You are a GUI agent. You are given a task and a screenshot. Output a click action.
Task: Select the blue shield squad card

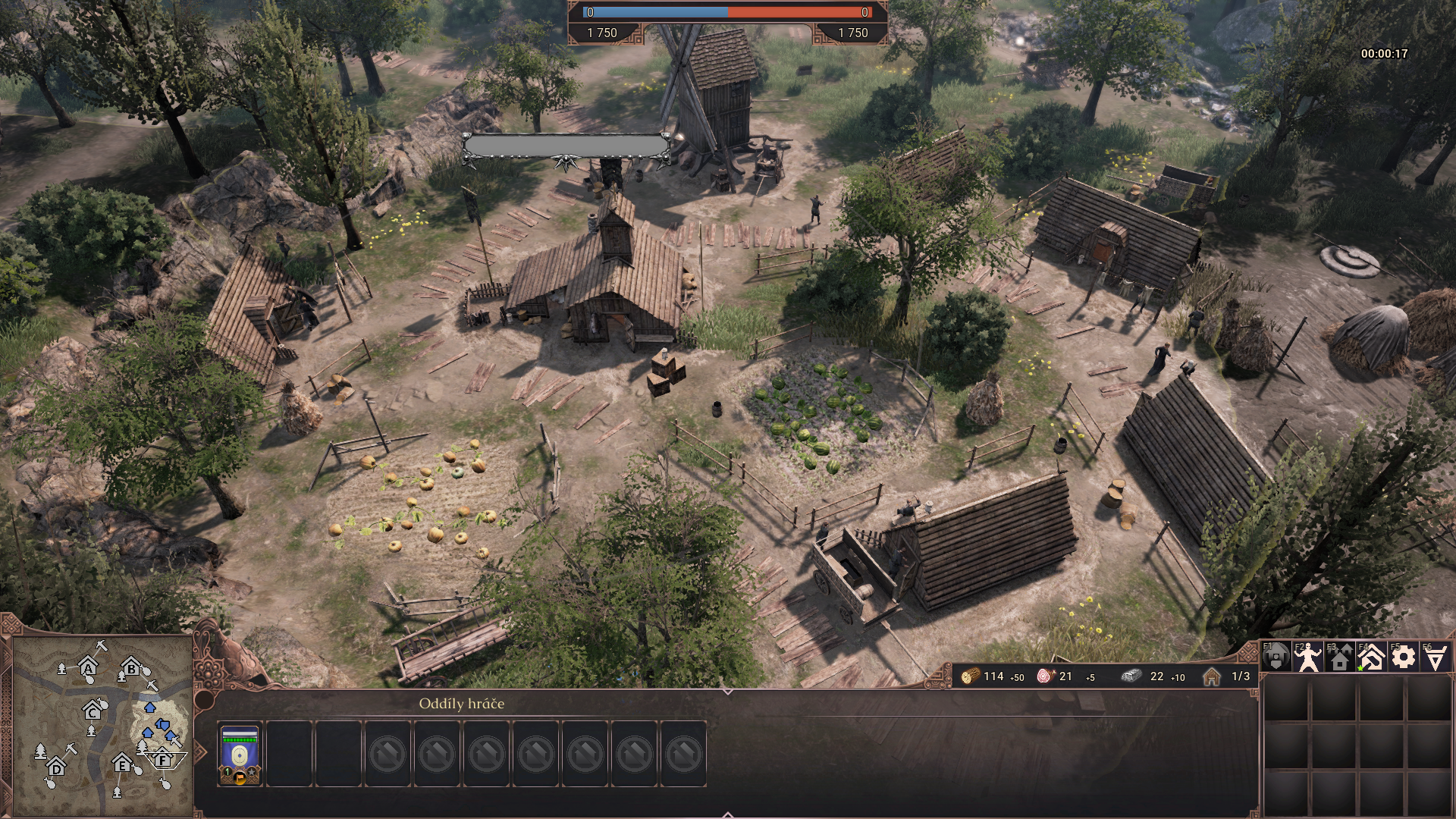coord(240,753)
